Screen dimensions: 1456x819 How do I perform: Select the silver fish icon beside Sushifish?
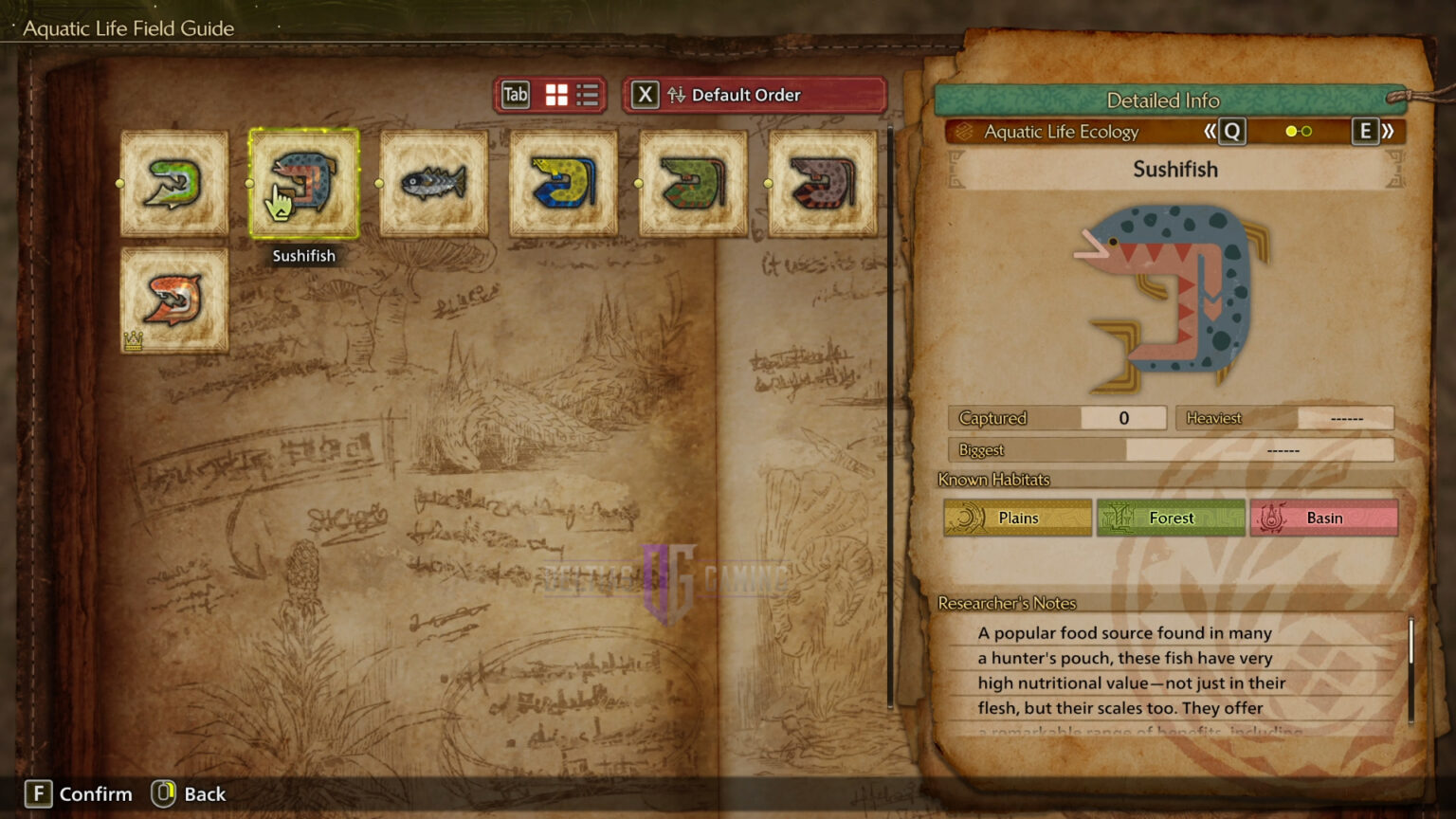coord(433,183)
